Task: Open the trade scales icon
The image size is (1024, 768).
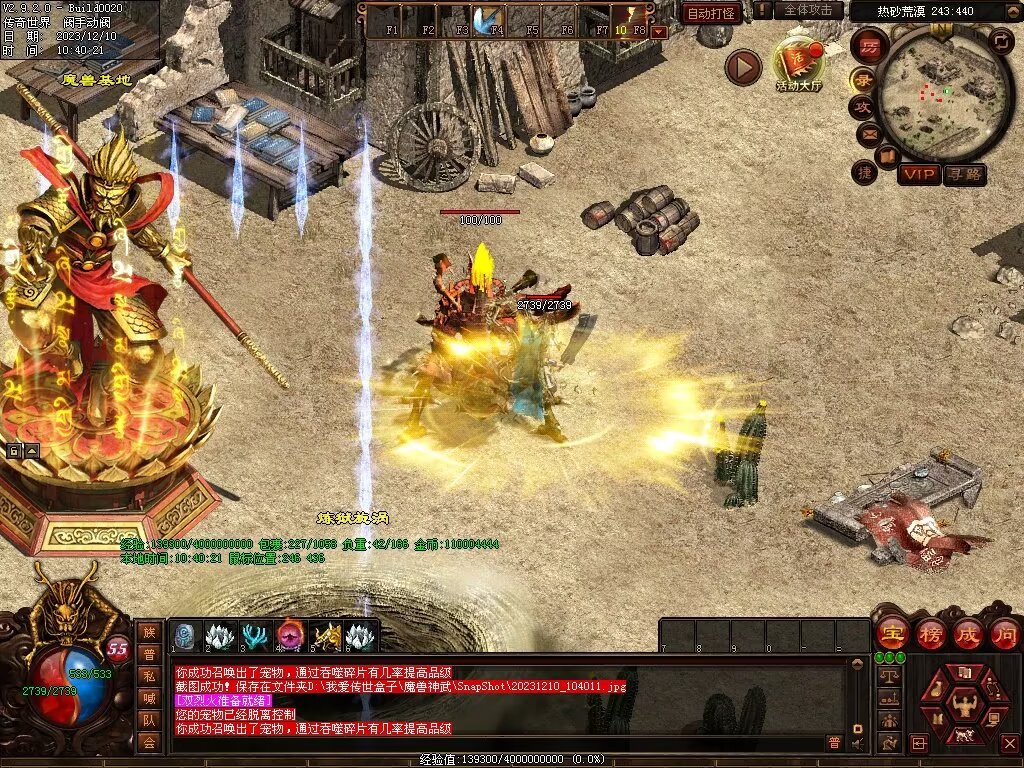Action: point(887,676)
